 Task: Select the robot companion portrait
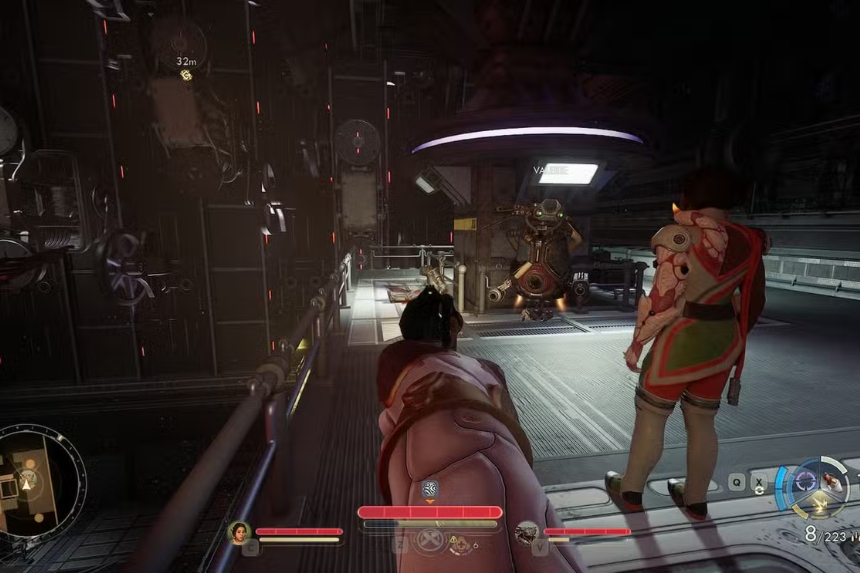(526, 532)
